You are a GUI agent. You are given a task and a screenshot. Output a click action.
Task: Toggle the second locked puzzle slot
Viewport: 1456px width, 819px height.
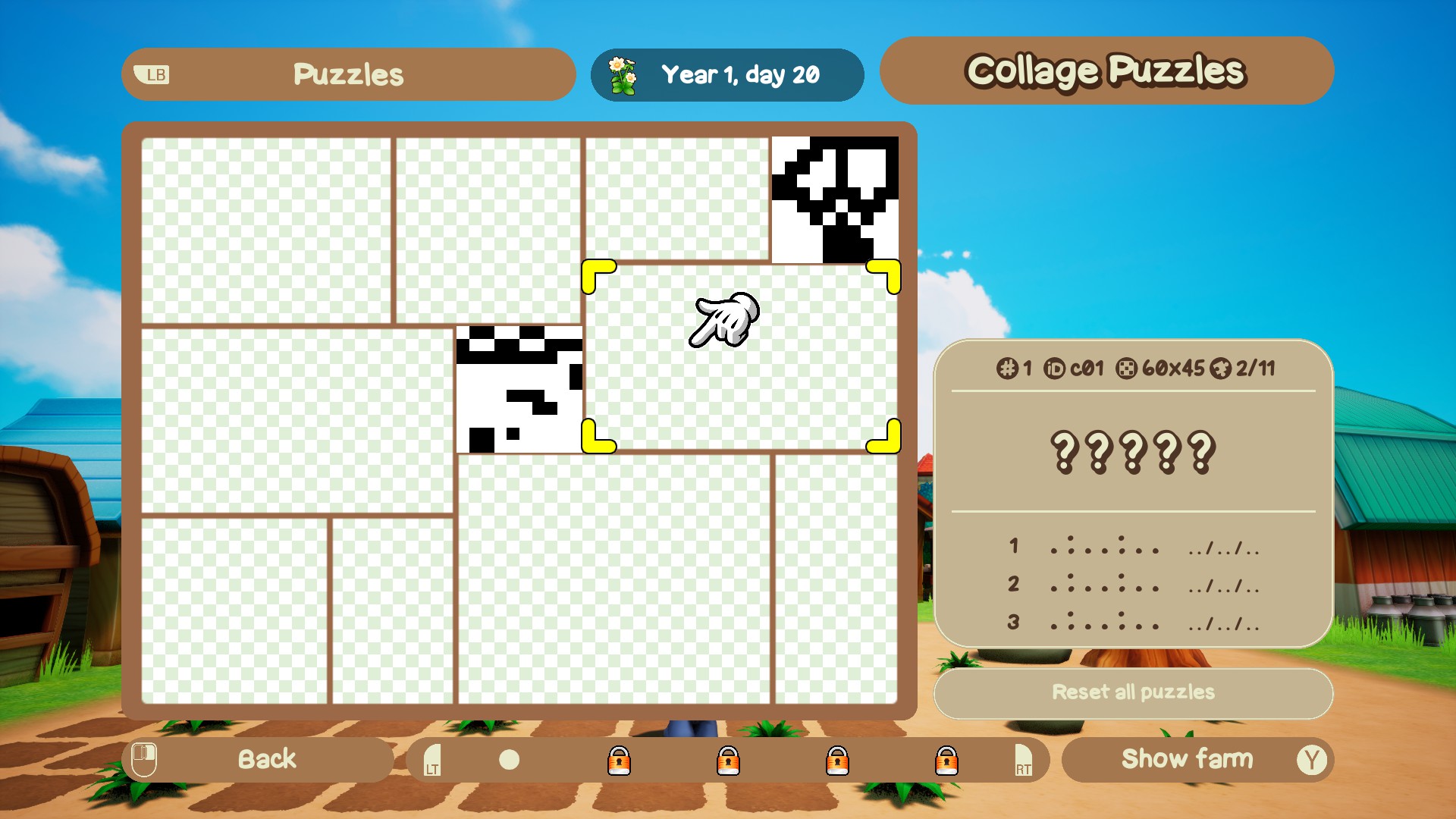[x=730, y=761]
